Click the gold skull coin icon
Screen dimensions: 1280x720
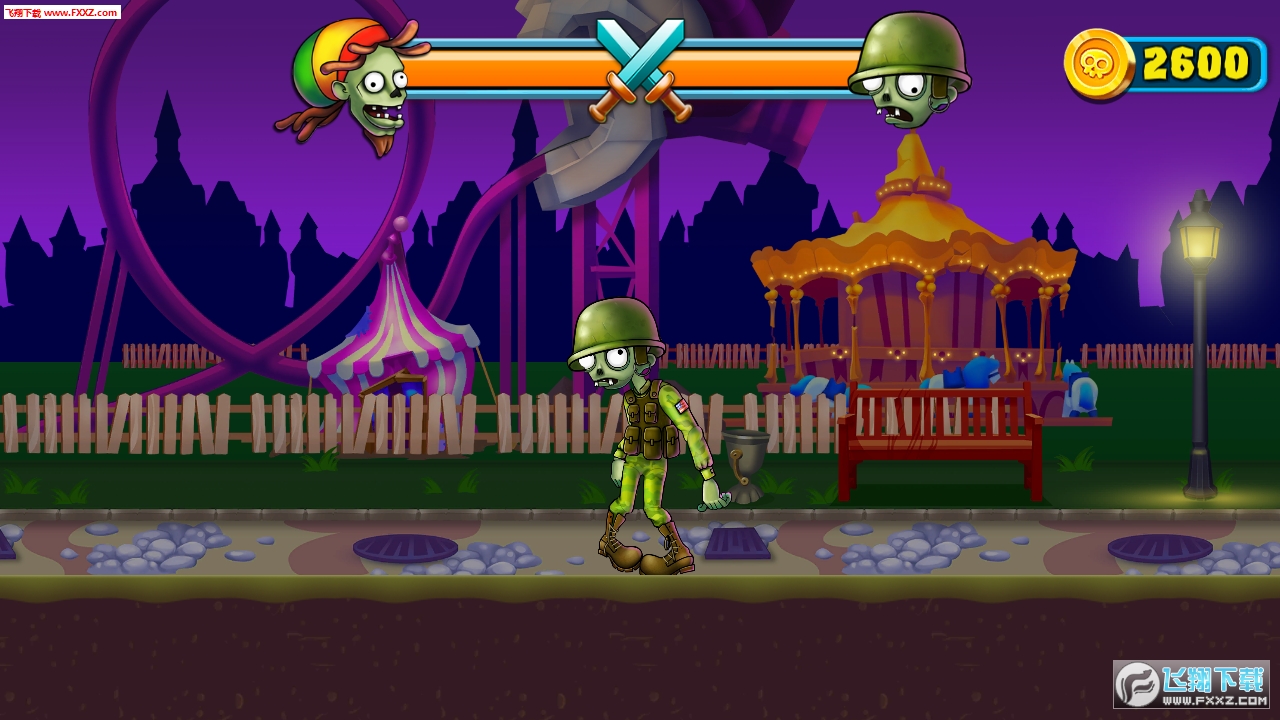[x=1098, y=64]
